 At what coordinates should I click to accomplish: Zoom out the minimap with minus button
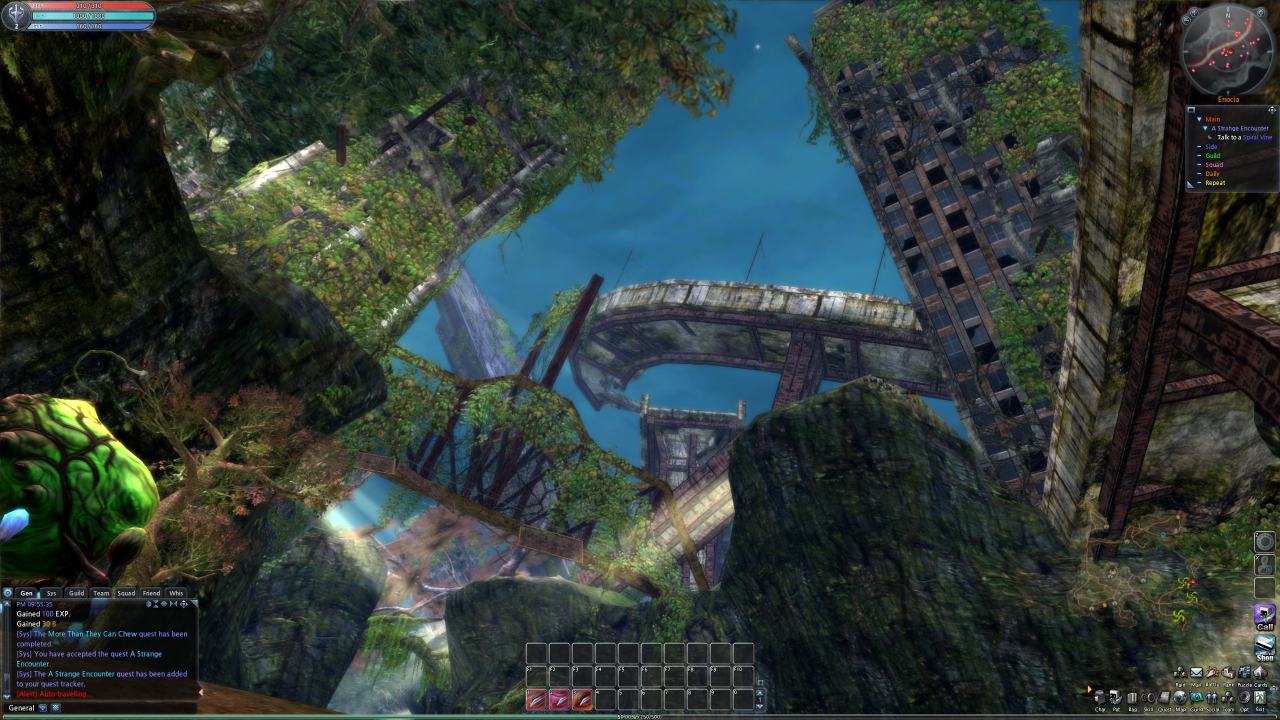(1186, 20)
